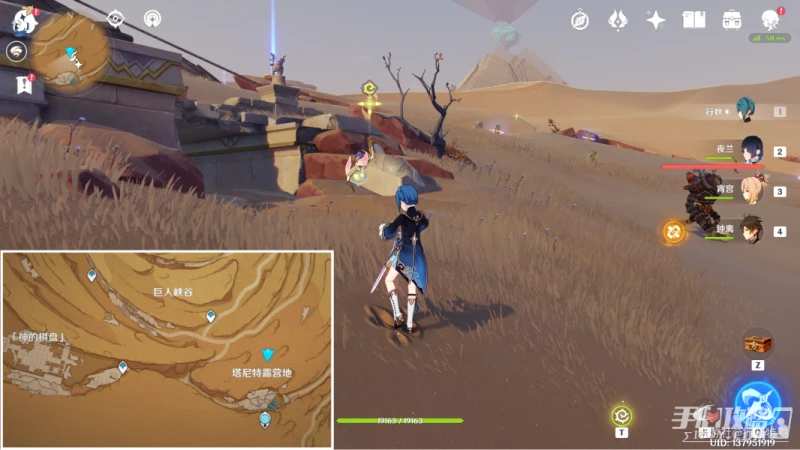Open the quest journal bookmark icon

[24, 85]
